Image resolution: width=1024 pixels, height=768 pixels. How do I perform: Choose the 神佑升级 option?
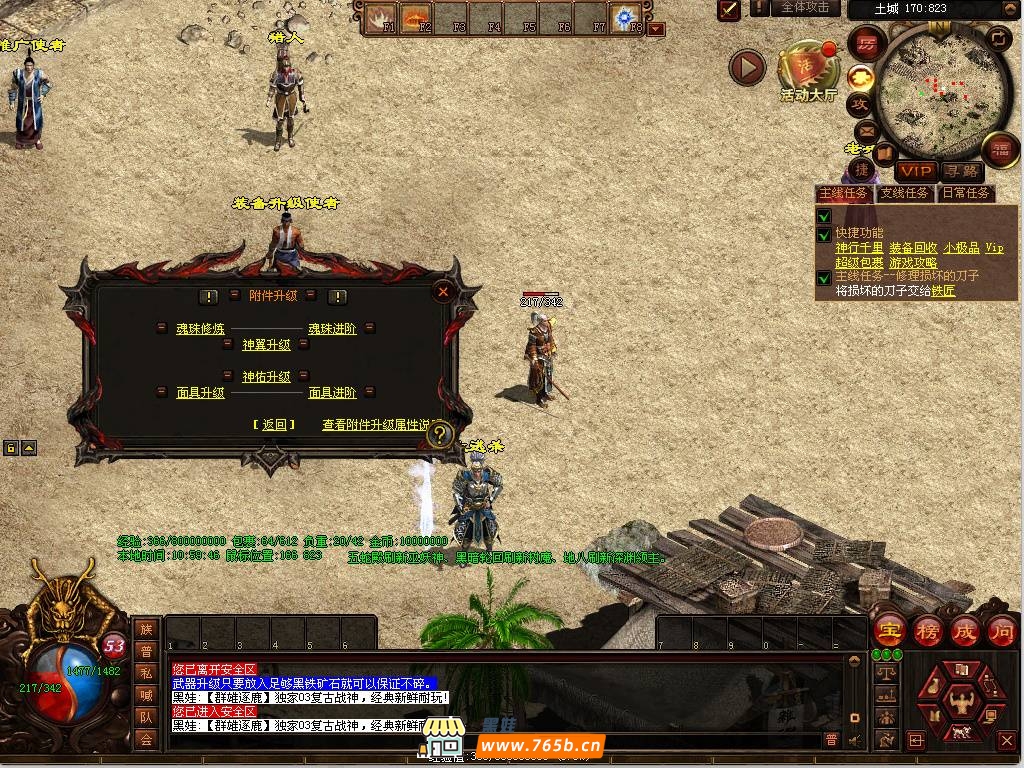coord(266,377)
